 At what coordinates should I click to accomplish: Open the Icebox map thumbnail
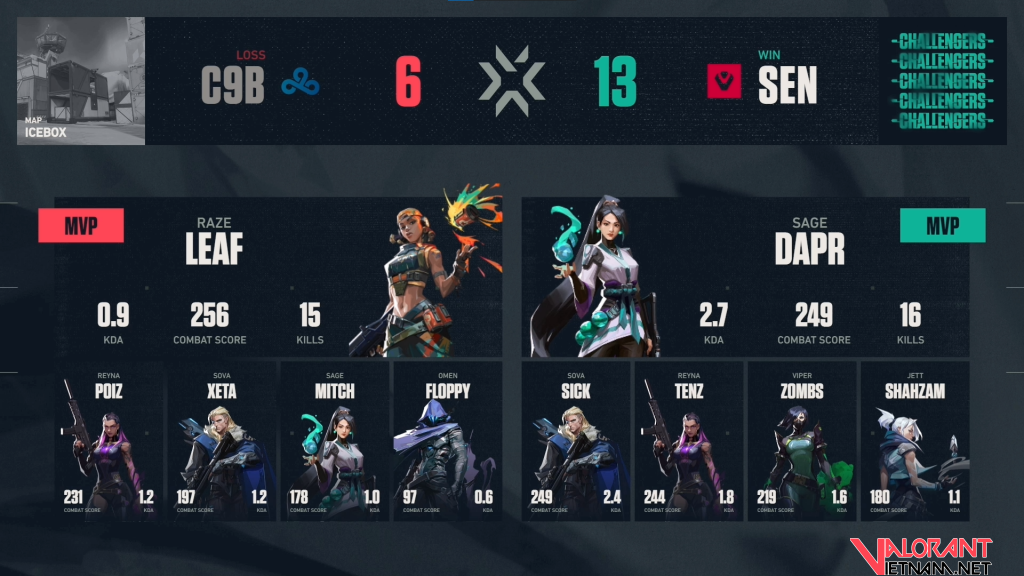pos(81,81)
